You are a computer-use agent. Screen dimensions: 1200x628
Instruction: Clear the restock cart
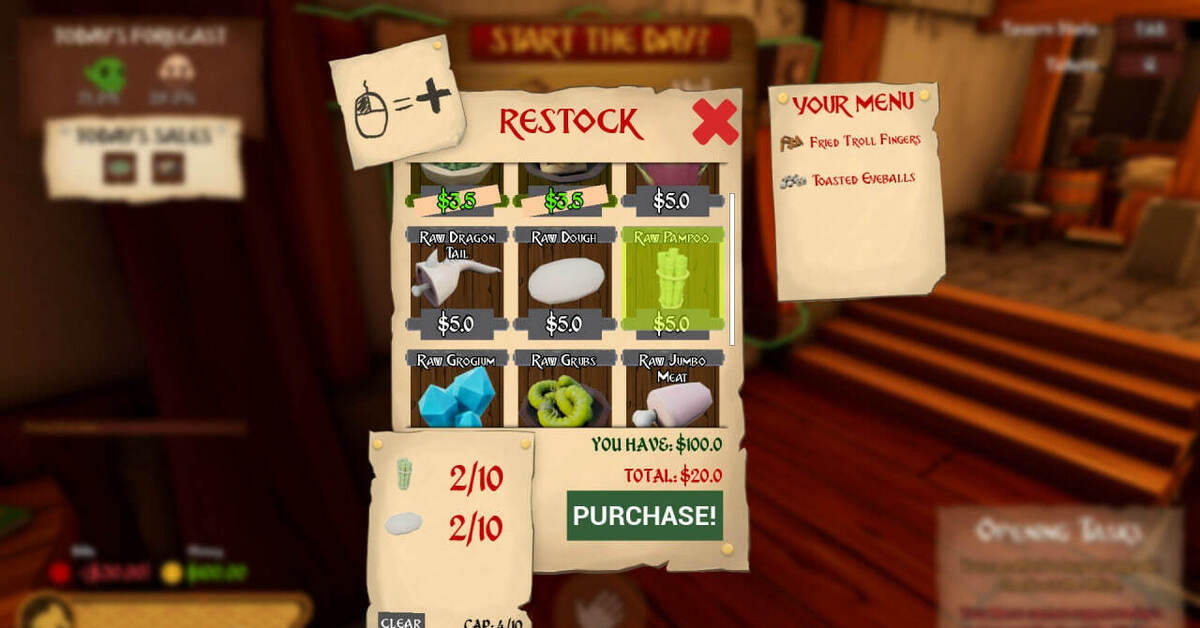coord(401,621)
